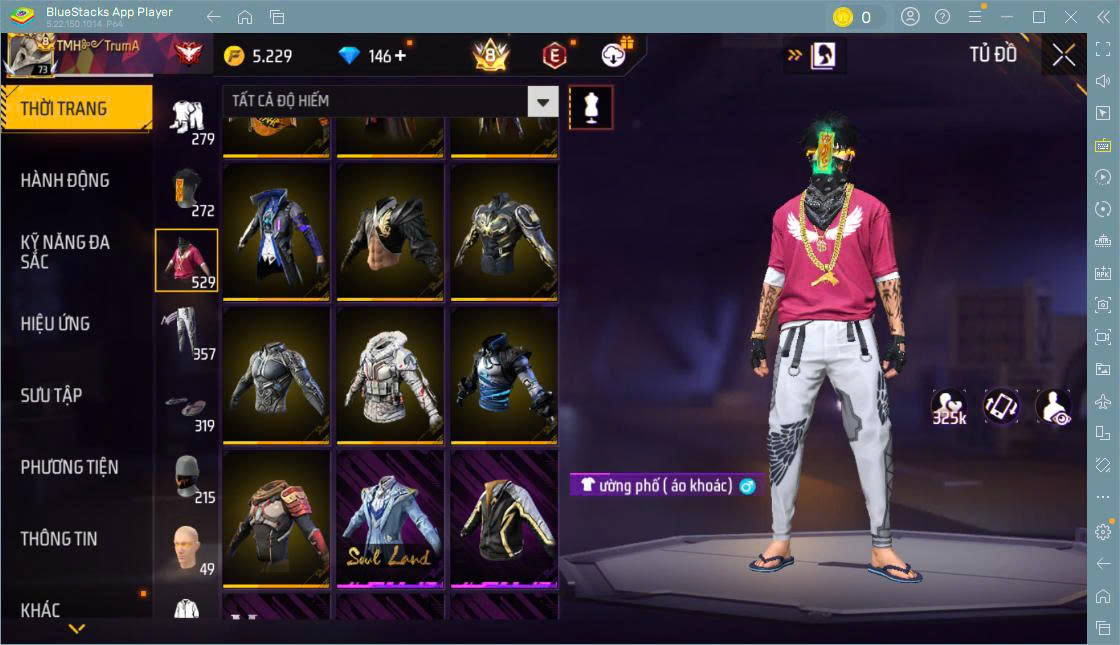Close the Tủ Đồ wardrobe screen

[x=1064, y=55]
